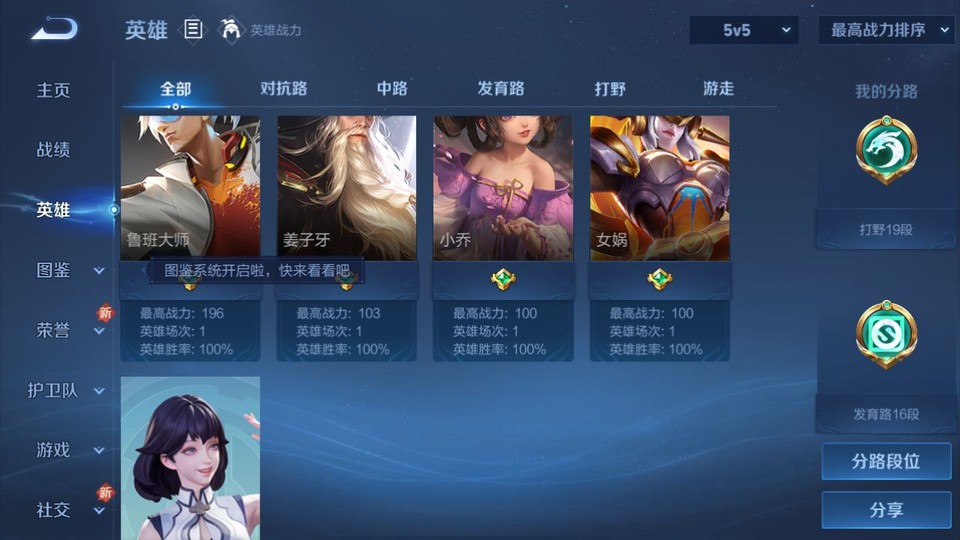The width and height of the screenshot is (960, 540).
Task: Open the 主页 home page section
Action: click(54, 90)
